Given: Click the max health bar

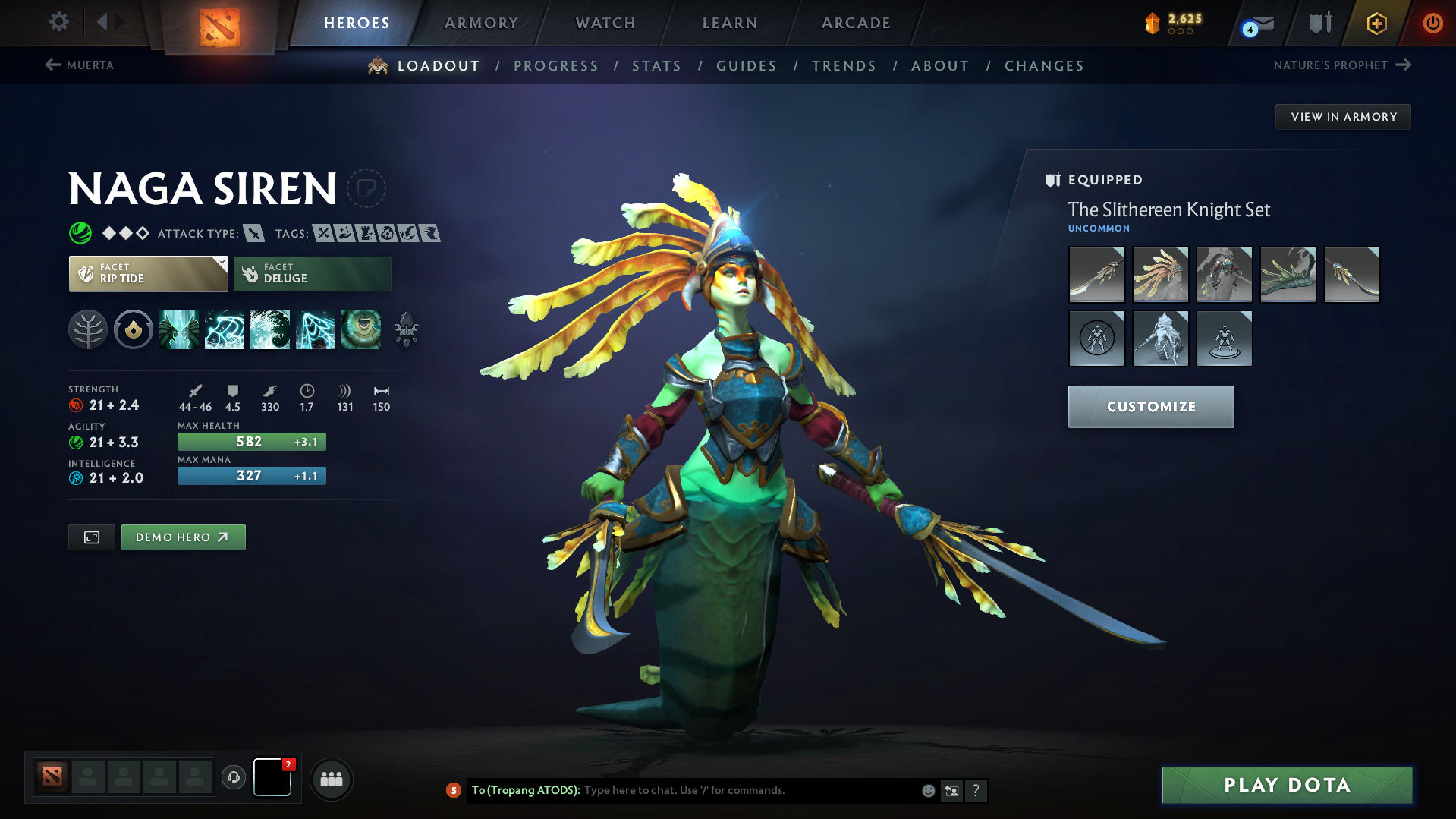Looking at the screenshot, I should pos(251,441).
